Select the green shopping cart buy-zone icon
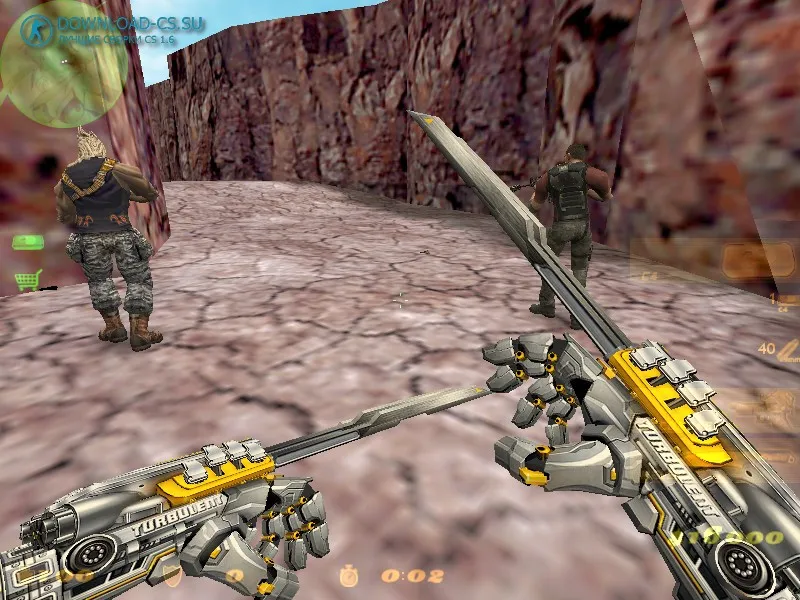Viewport: 800px width, 600px height. click(x=27, y=280)
